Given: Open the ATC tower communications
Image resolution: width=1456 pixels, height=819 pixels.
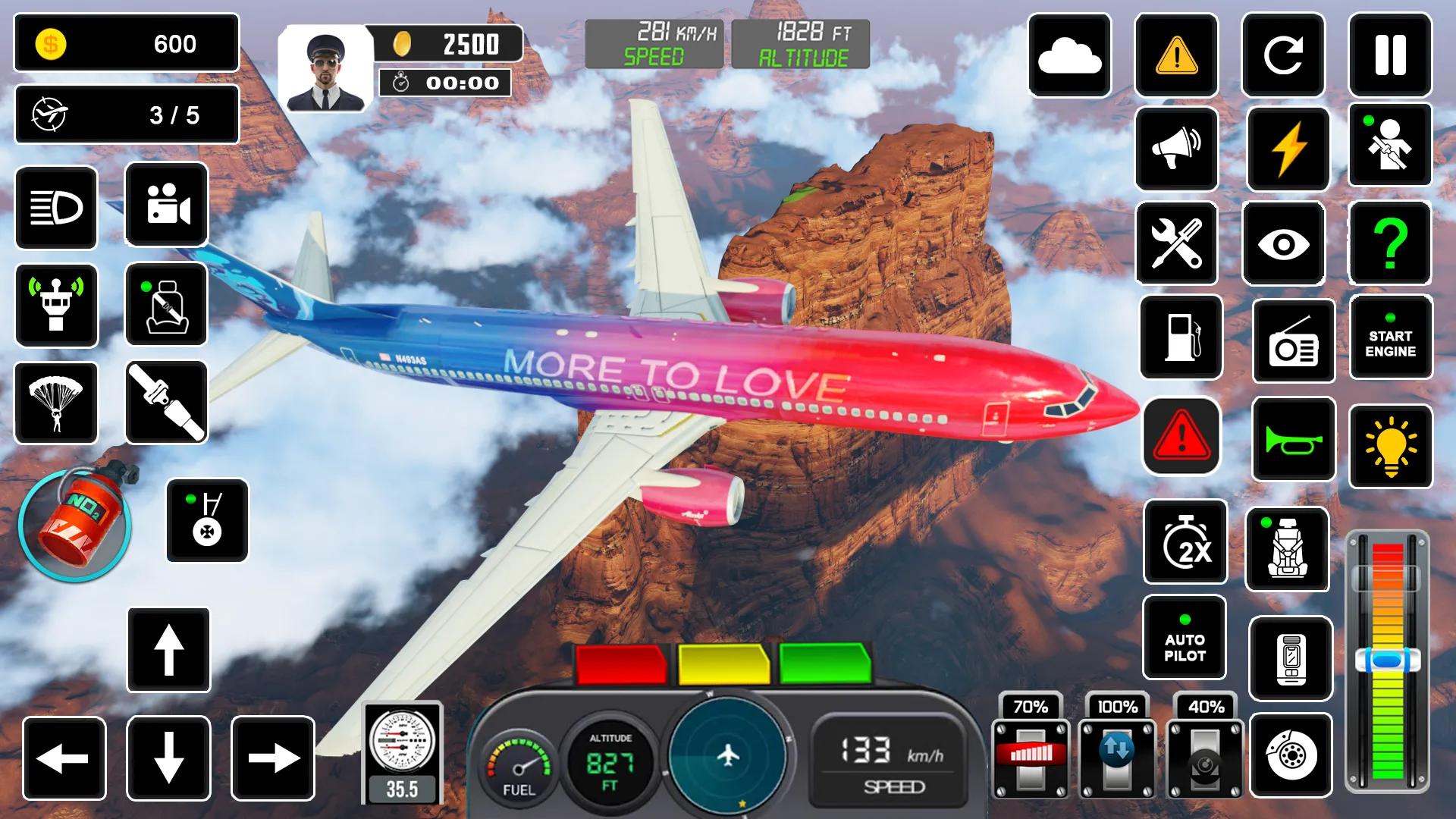Looking at the screenshot, I should tap(57, 306).
